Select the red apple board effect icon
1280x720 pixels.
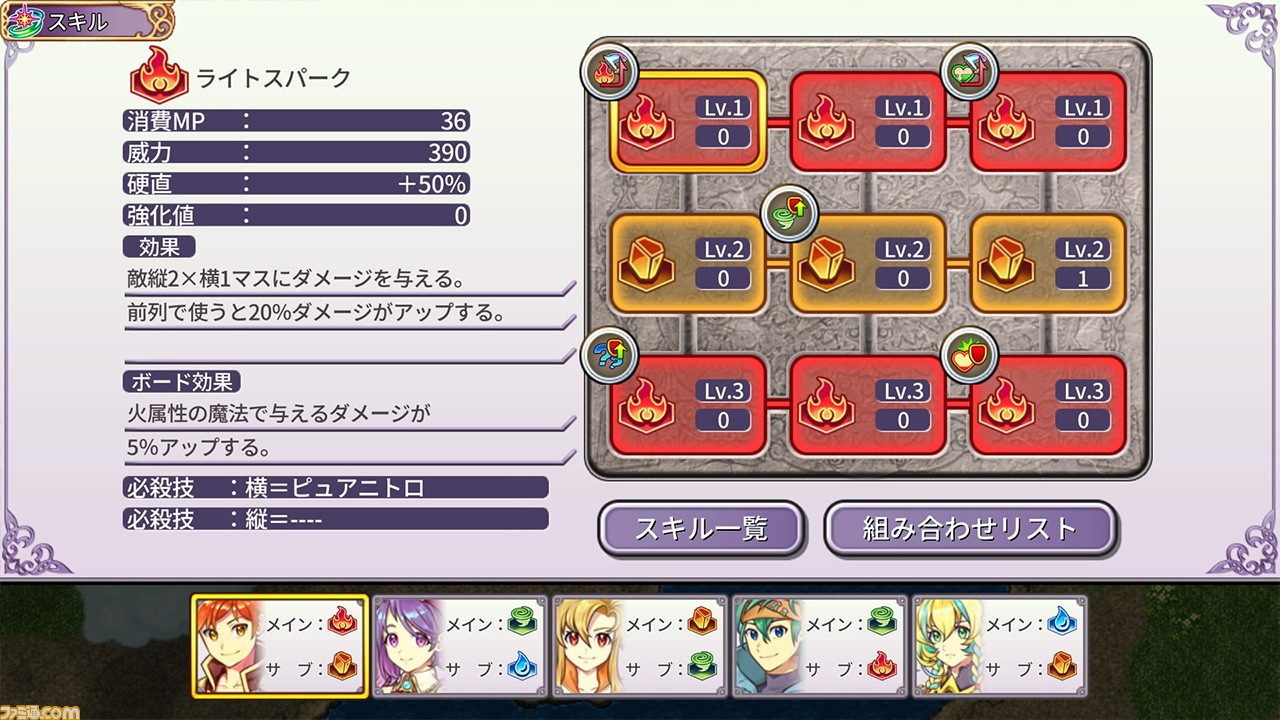(970, 355)
